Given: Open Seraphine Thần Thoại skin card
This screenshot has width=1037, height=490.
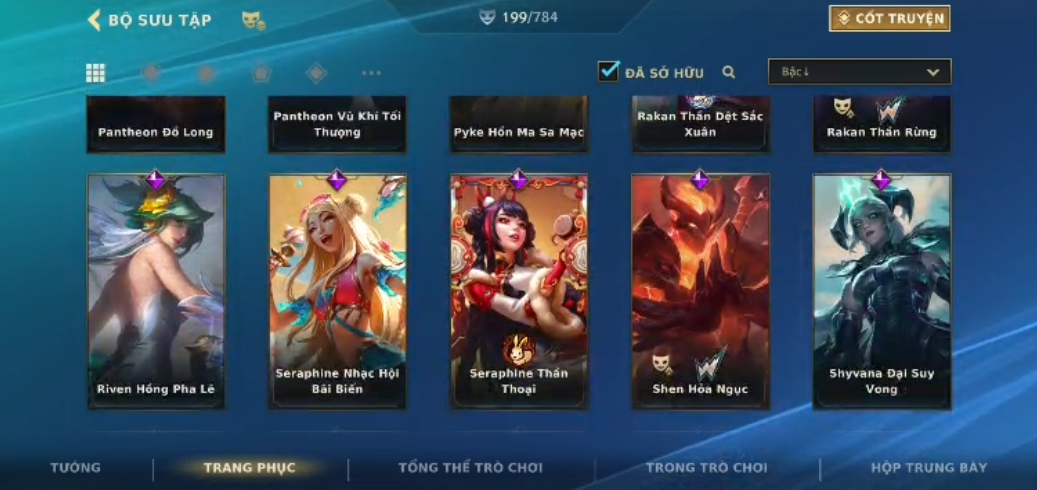Looking at the screenshot, I should (519, 291).
